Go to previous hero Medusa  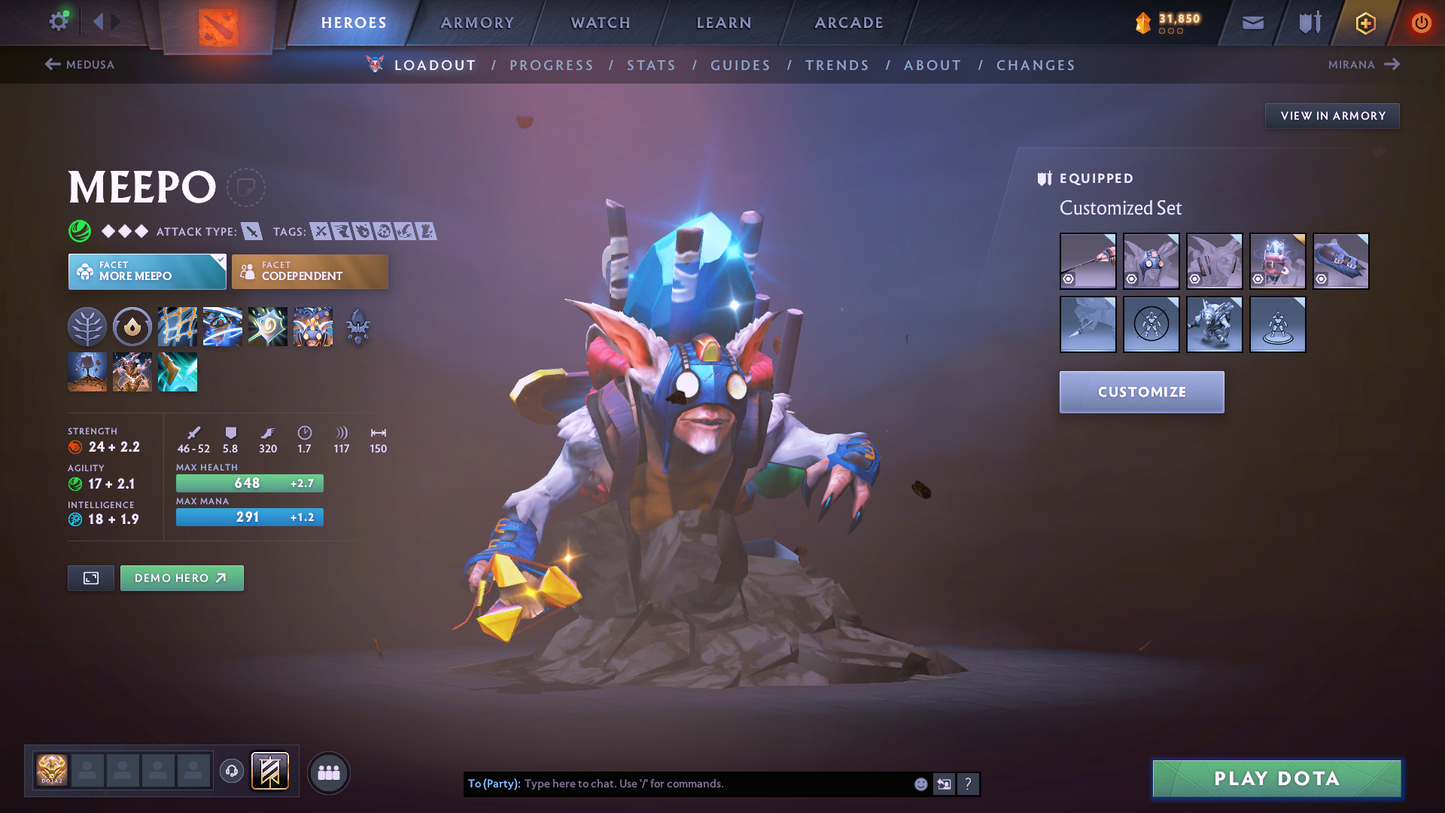click(x=80, y=65)
